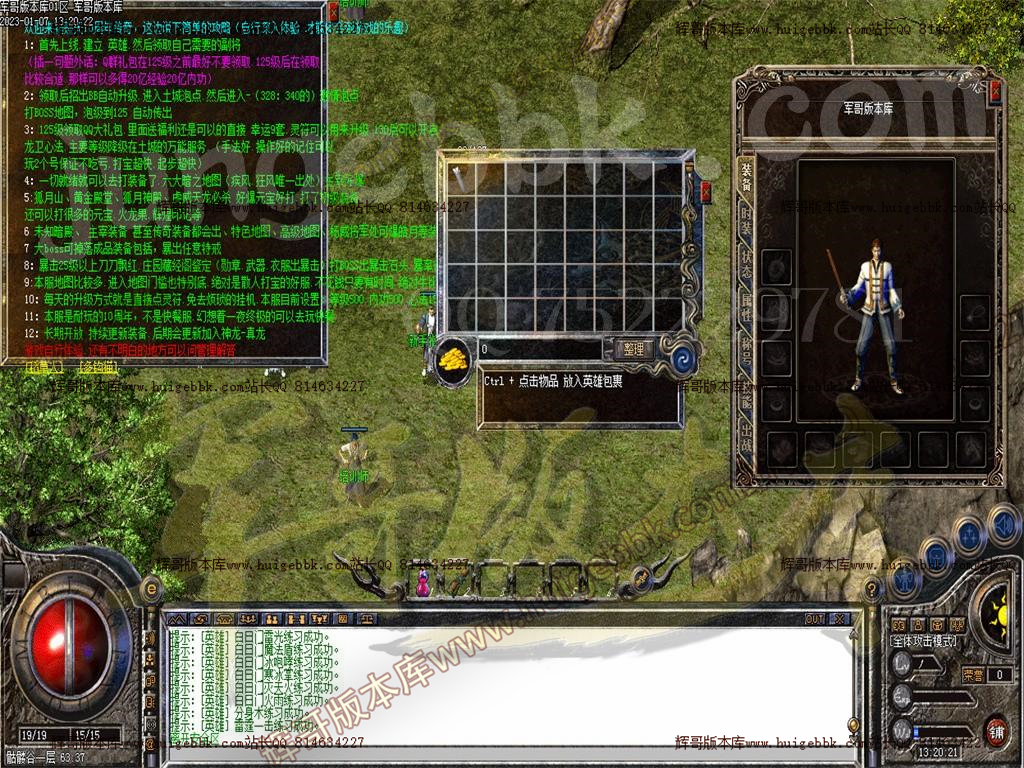Image resolution: width=1024 pixels, height=768 pixels.
Task: Select the 出战 battle tab
Action: [746, 434]
